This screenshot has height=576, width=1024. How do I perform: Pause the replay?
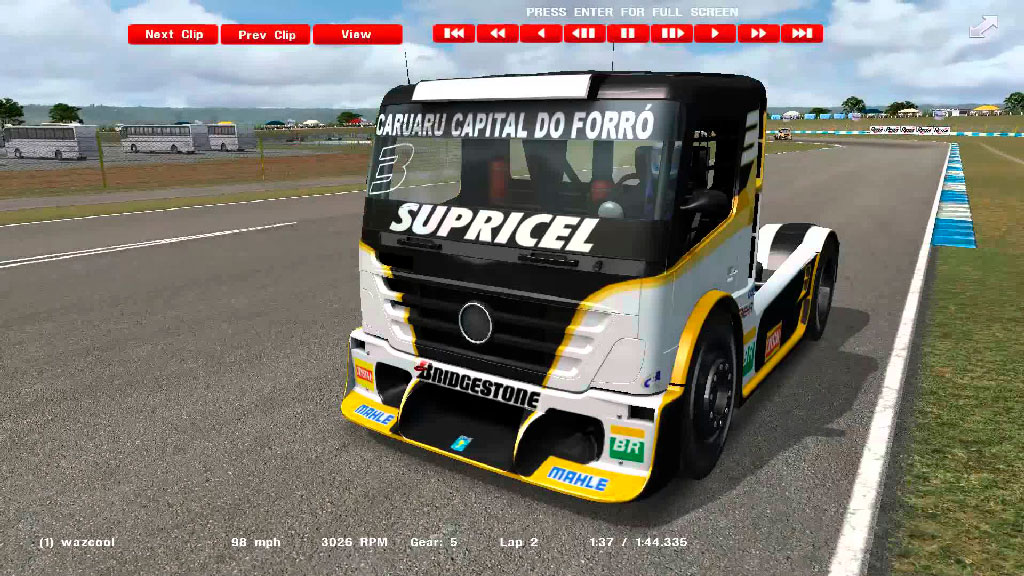coord(628,33)
